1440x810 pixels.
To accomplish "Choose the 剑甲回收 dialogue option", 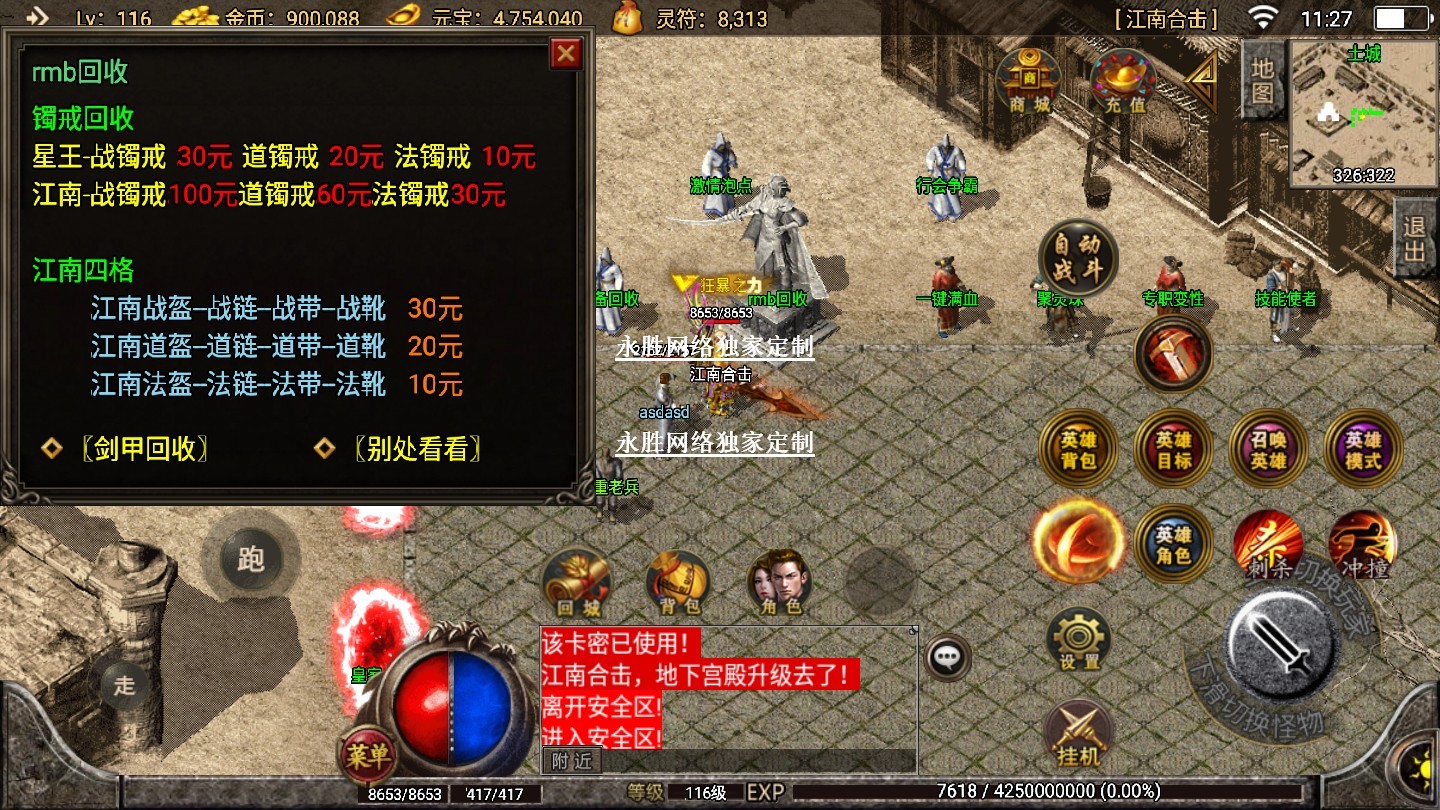I will click(x=144, y=450).
